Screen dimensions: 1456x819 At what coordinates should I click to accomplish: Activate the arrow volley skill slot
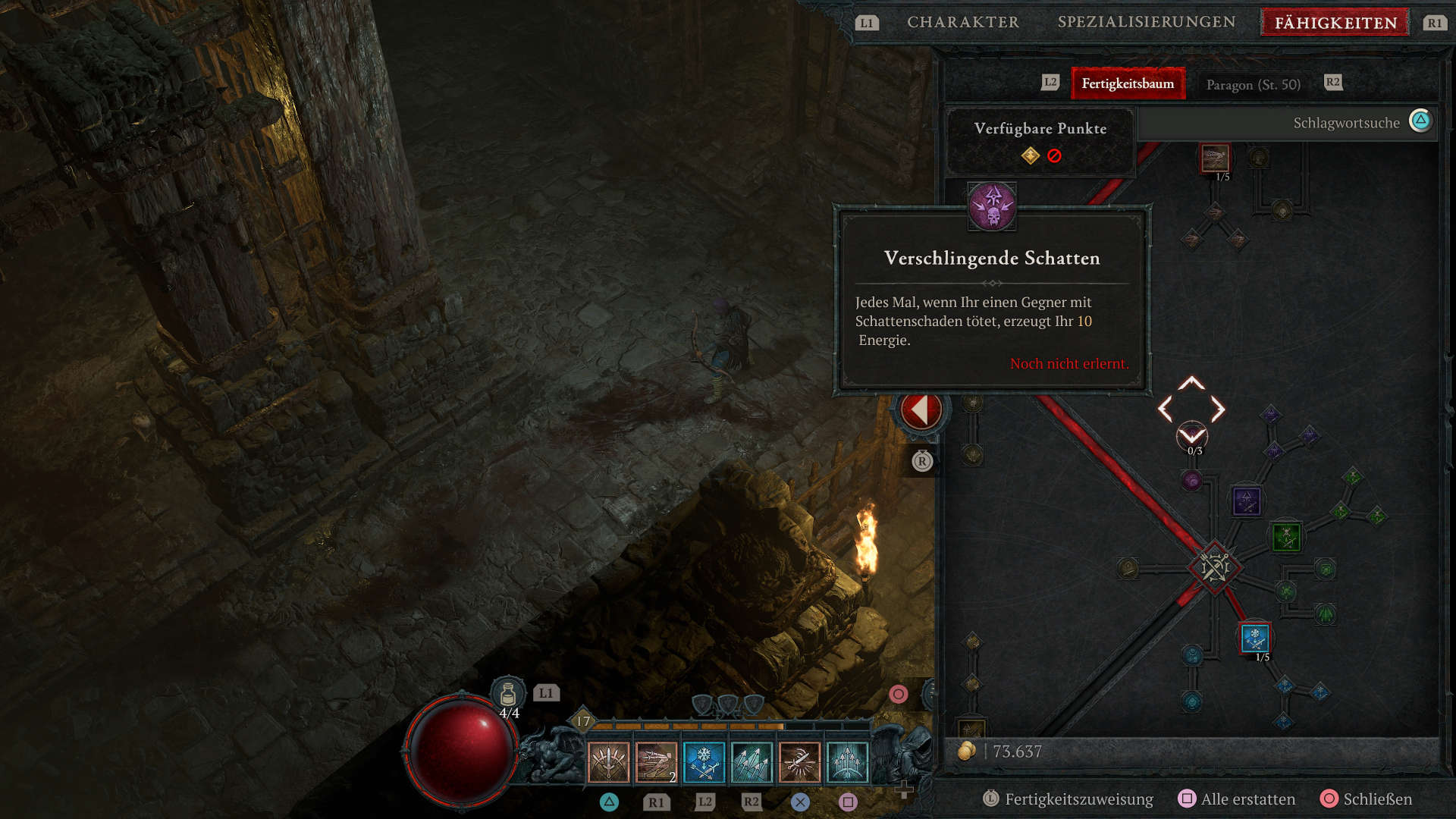point(752,762)
